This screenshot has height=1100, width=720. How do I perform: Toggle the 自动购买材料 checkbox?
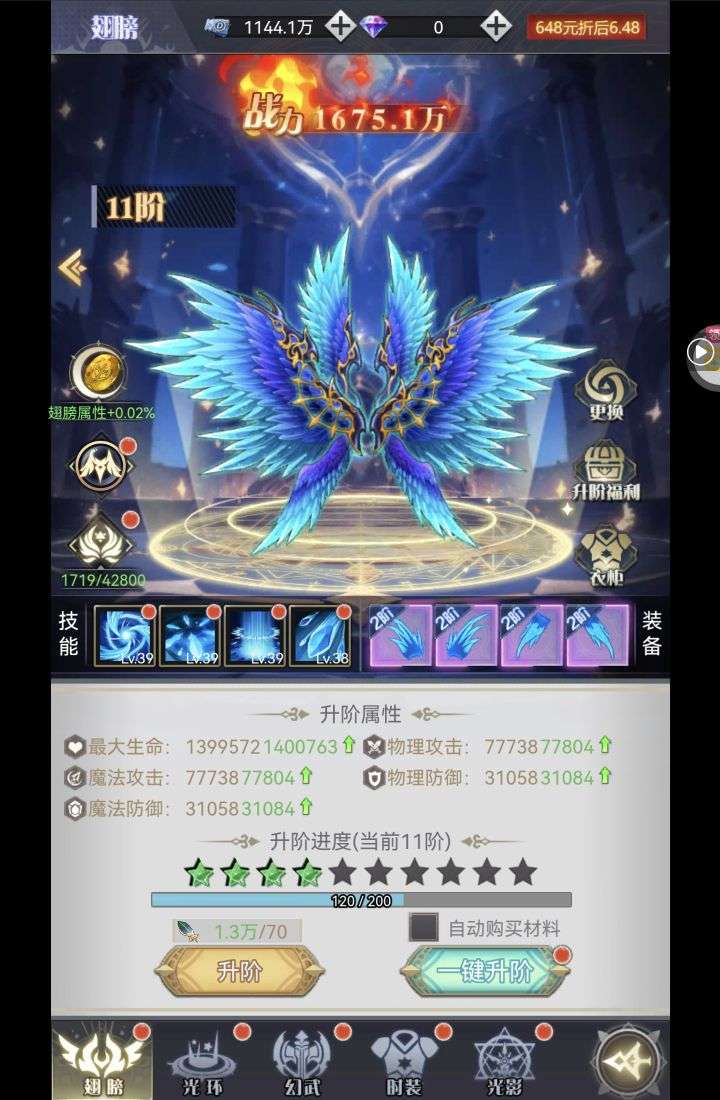click(424, 927)
